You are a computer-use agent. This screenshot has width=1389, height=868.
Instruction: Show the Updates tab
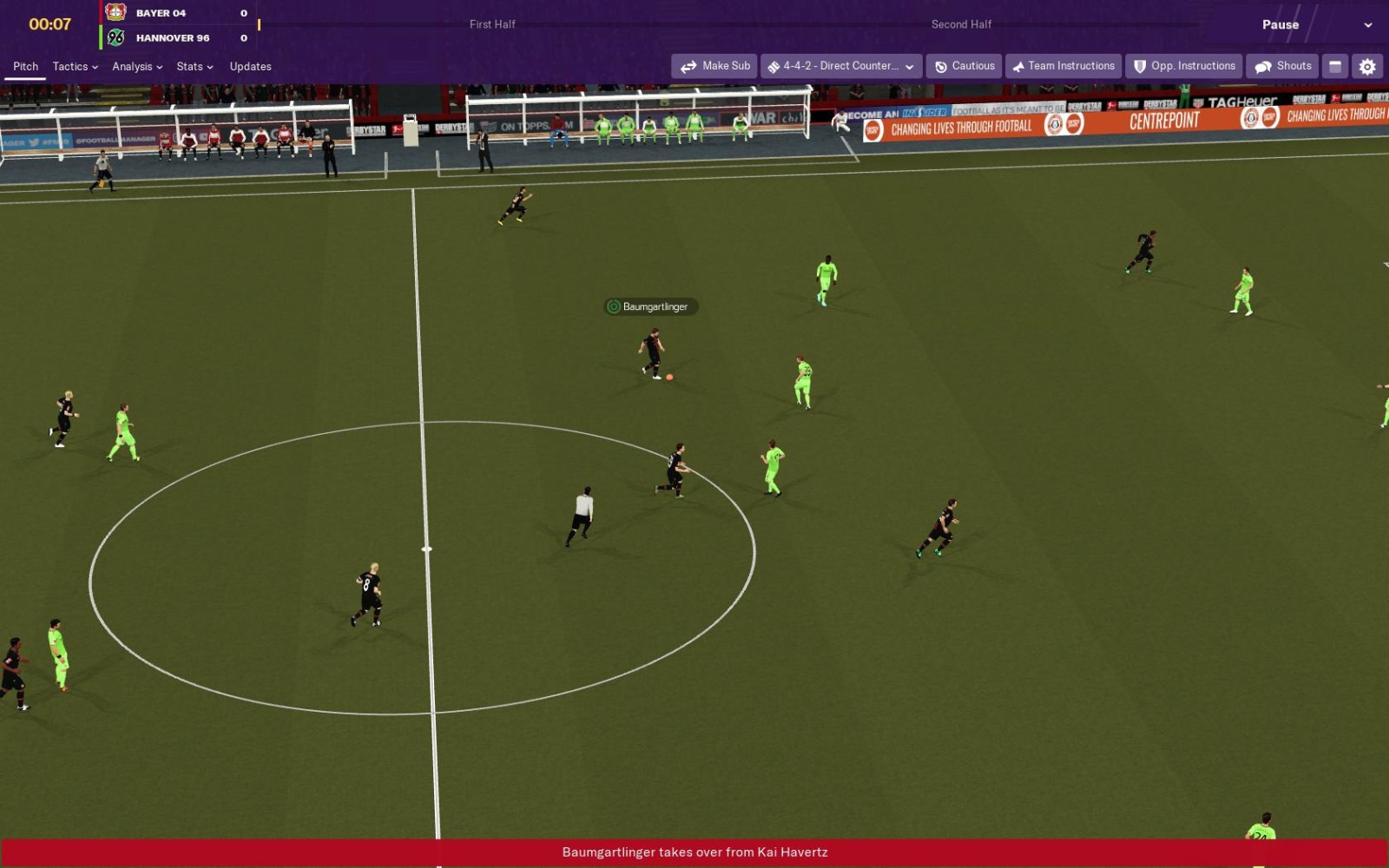[x=250, y=67]
